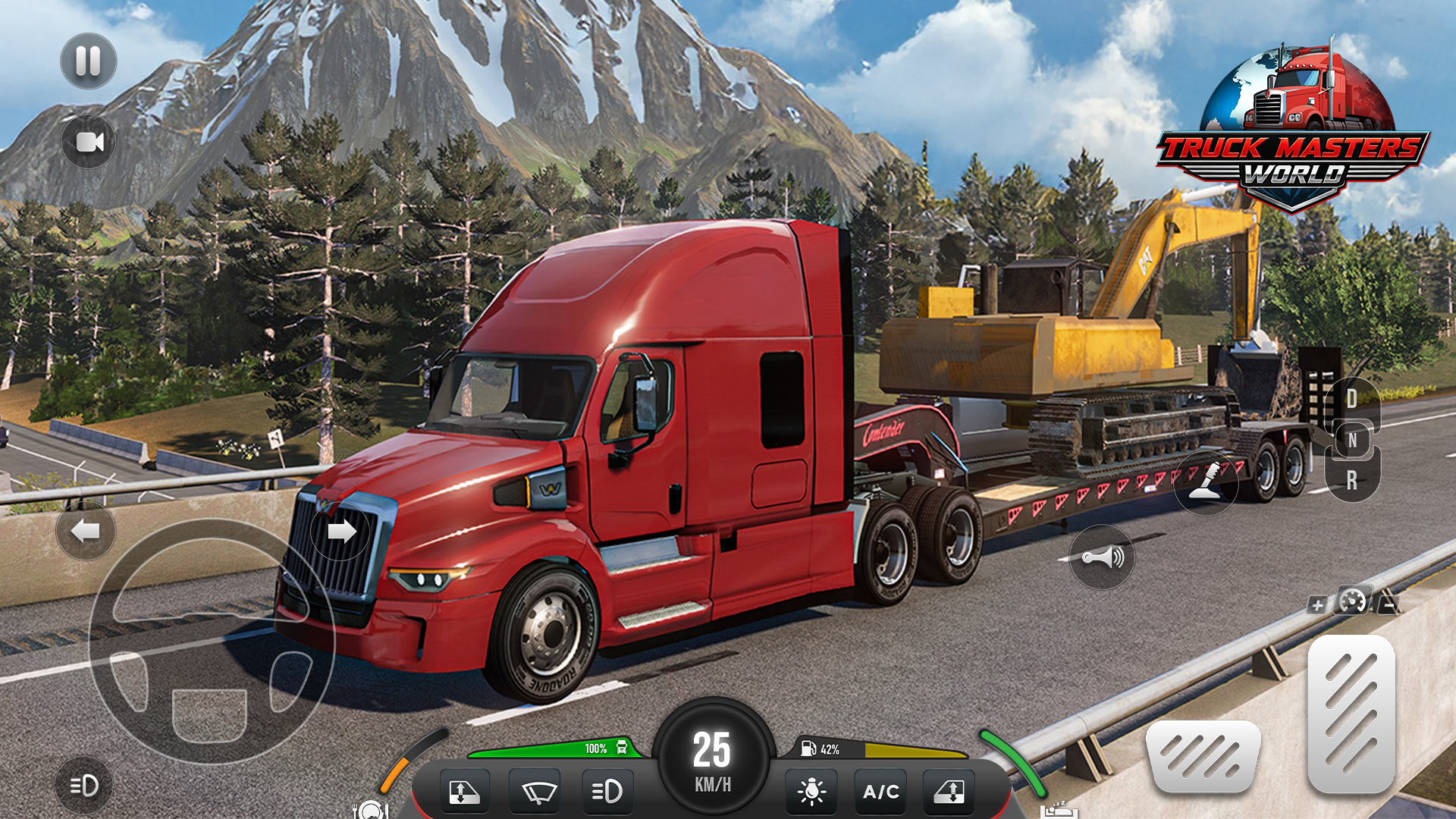Honk the truck horn
The height and width of the screenshot is (819, 1456).
point(1102,558)
